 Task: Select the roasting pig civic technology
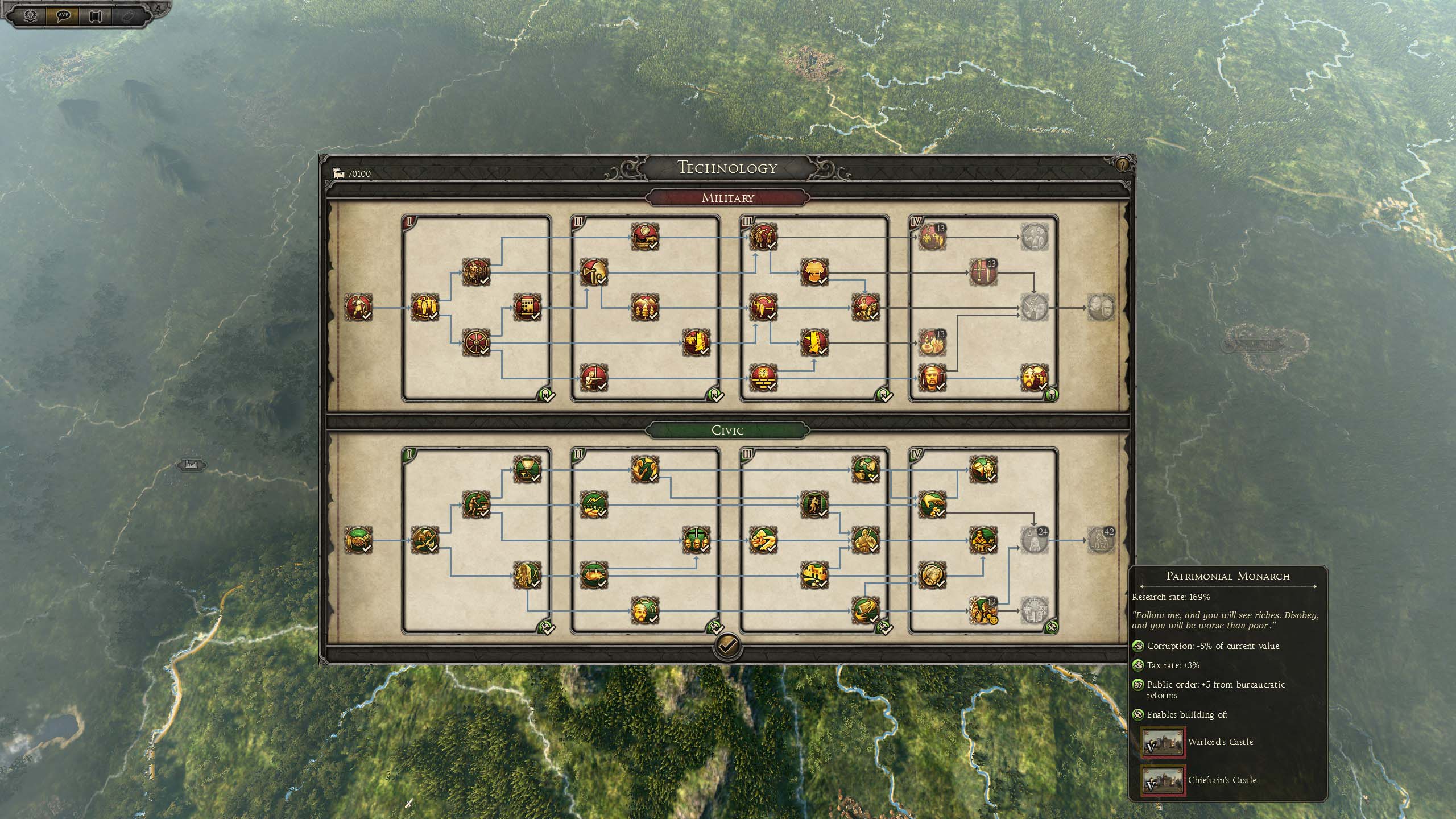coord(594,575)
